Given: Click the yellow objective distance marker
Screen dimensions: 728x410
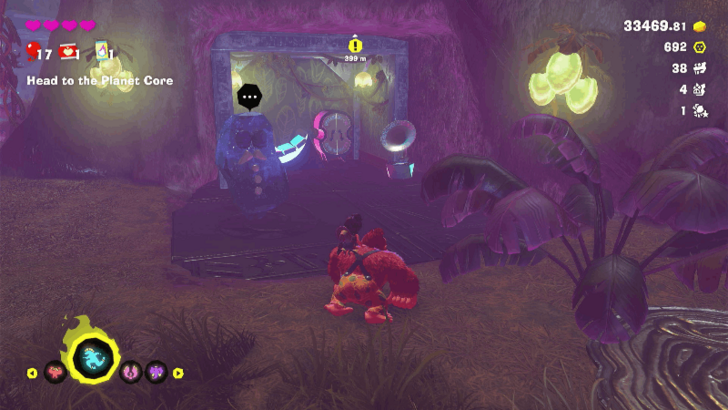Looking at the screenshot, I should coord(355,45).
